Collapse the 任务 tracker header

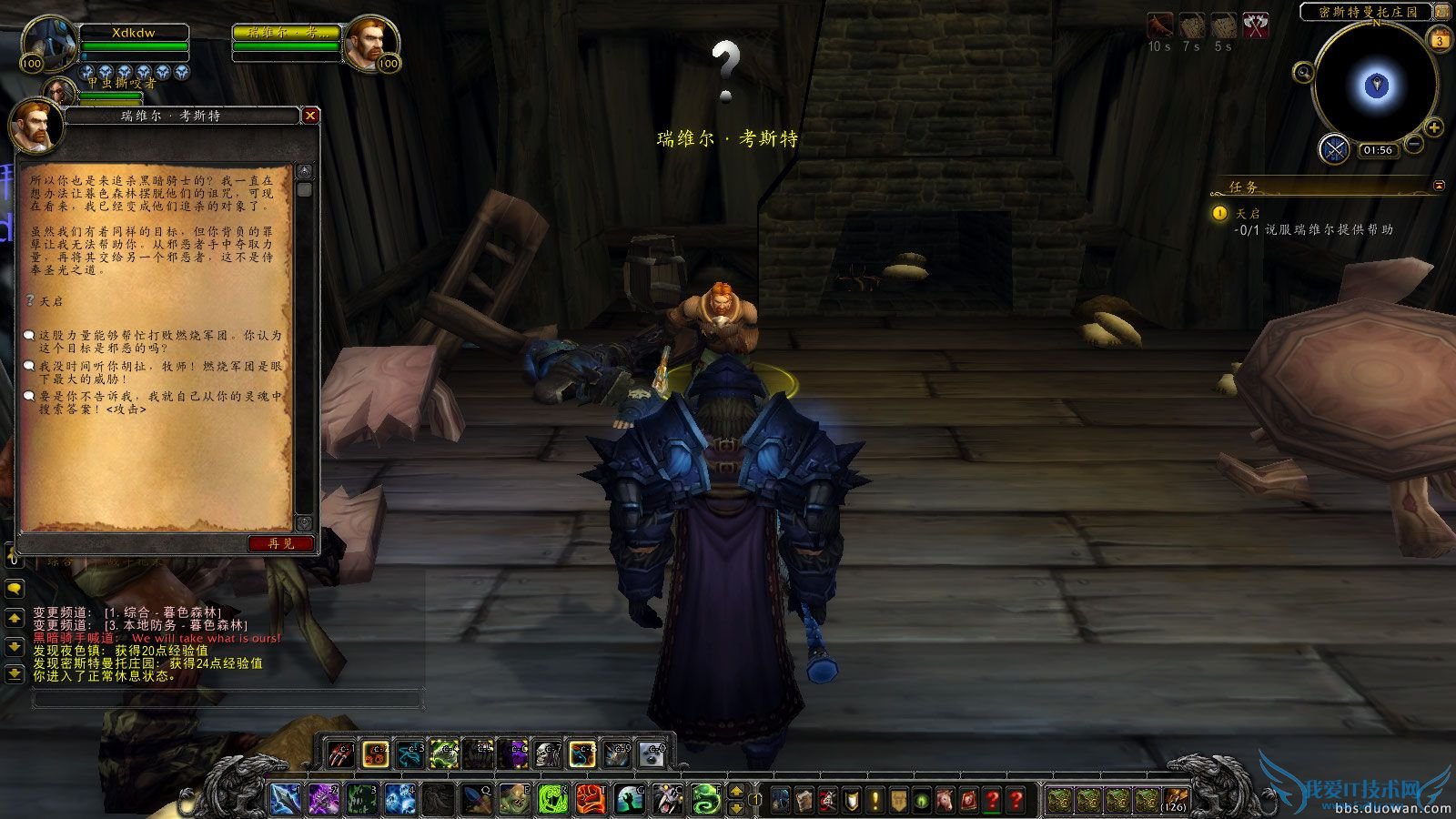pos(1439,185)
